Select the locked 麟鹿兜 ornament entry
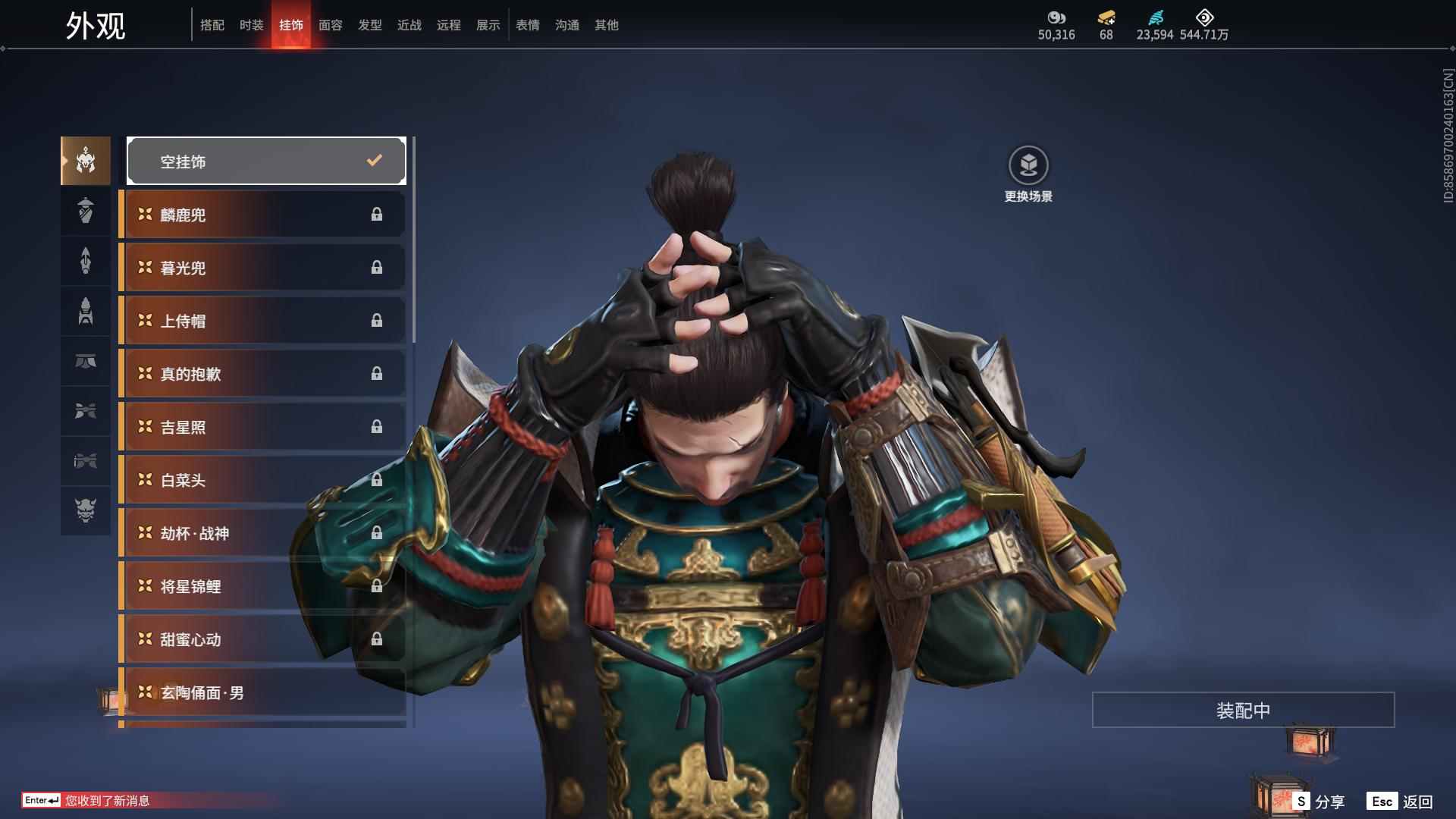Viewport: 1456px width, 819px height. tap(262, 215)
